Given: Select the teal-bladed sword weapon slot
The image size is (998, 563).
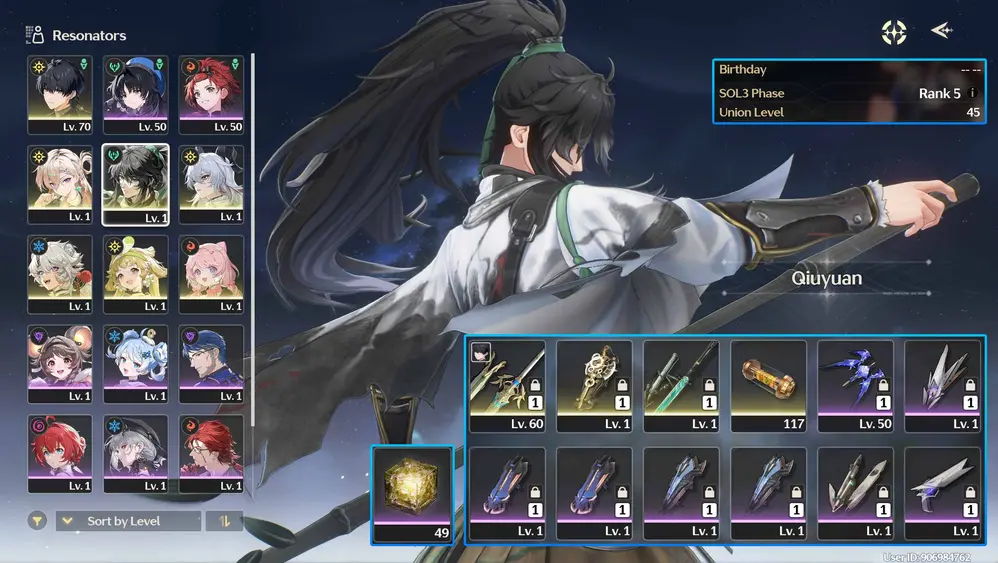Looking at the screenshot, I should pos(681,386).
